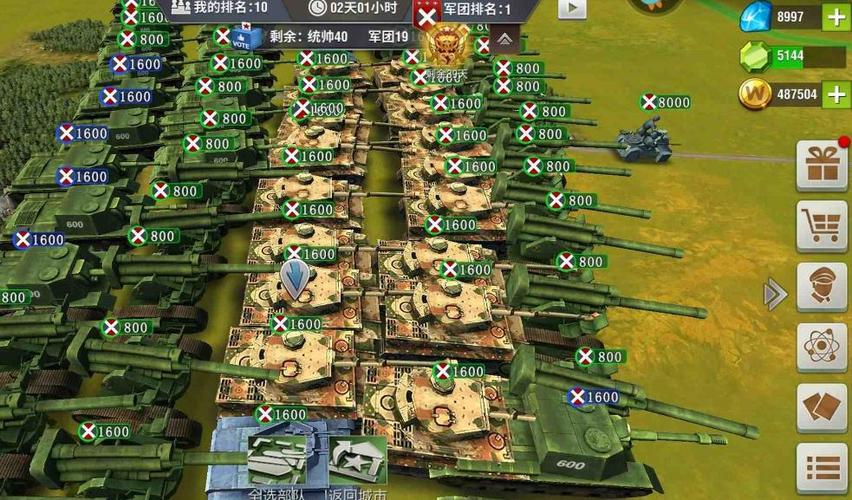View my ranking (我的排名) panel
This screenshot has height=500, width=852.
(219, 8)
